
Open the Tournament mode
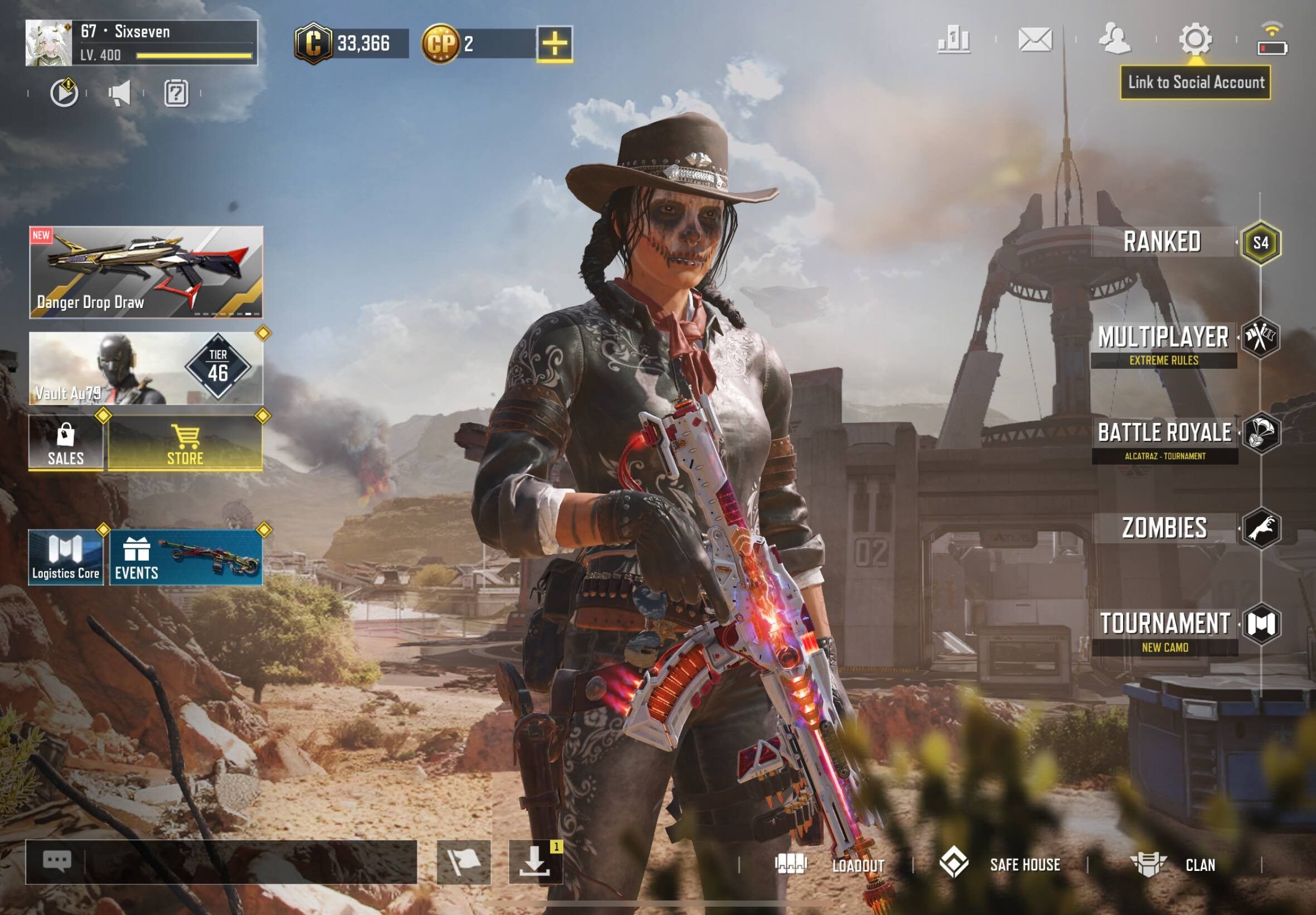point(1164,624)
